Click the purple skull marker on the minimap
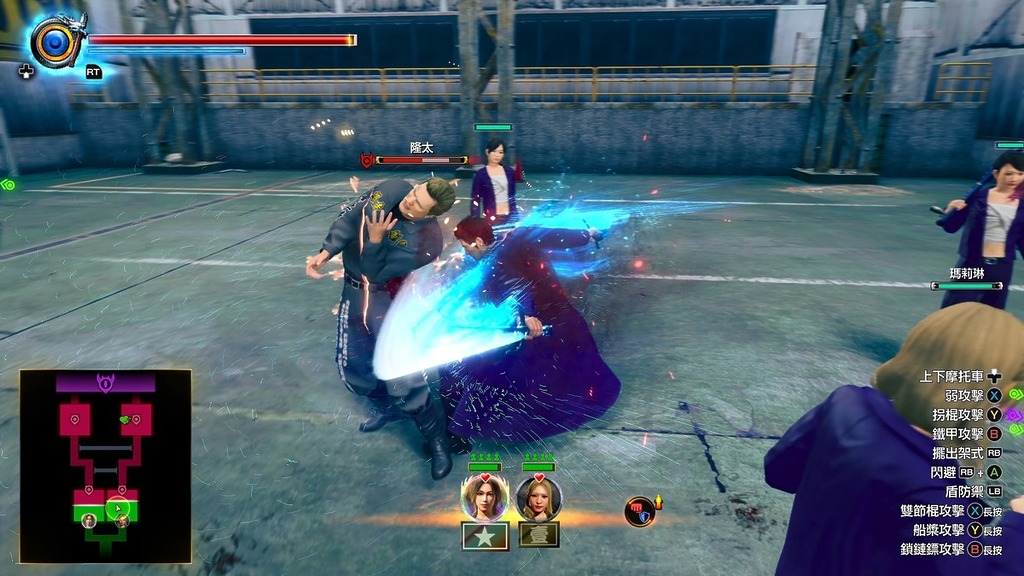Viewport: 1024px width, 576px height. [105, 381]
